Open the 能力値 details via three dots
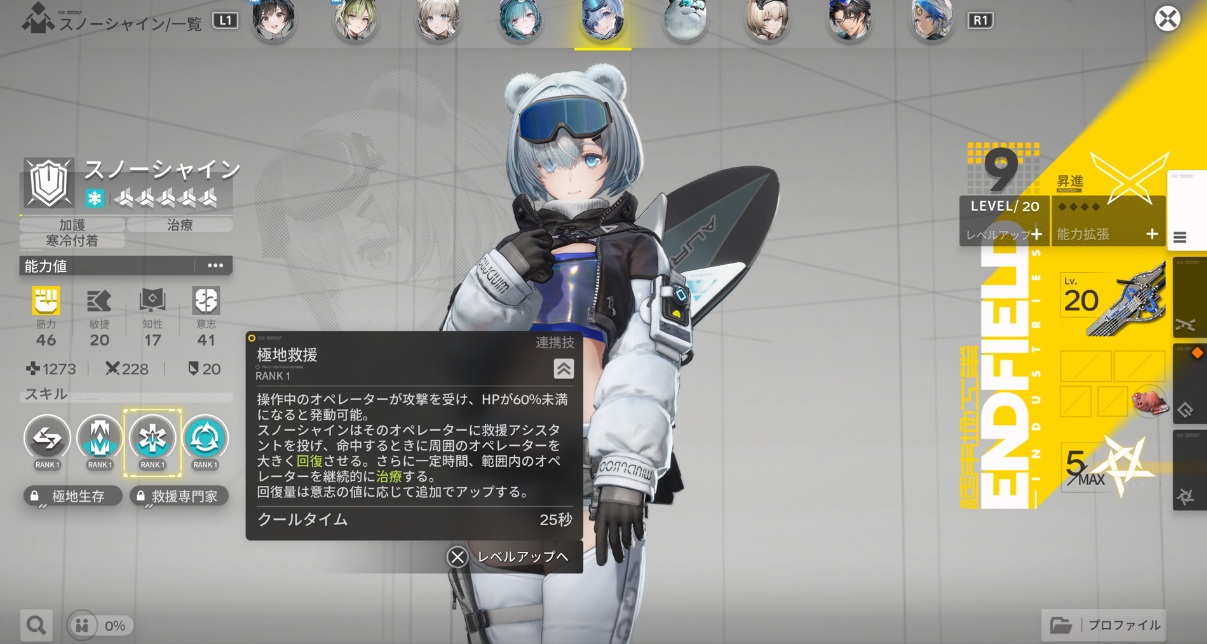The height and width of the screenshot is (644, 1207). point(215,265)
